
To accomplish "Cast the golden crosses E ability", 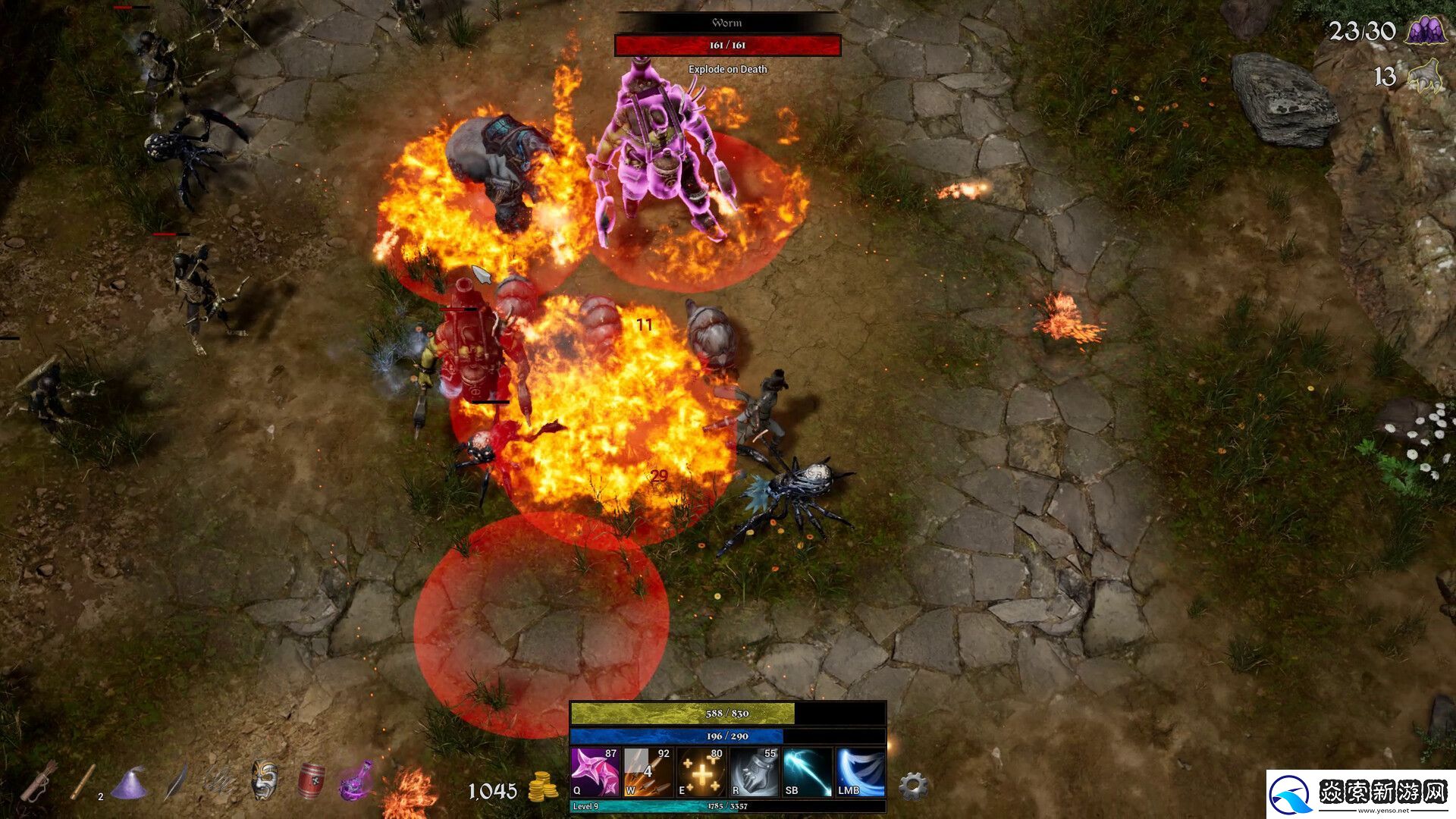I will click(x=701, y=772).
